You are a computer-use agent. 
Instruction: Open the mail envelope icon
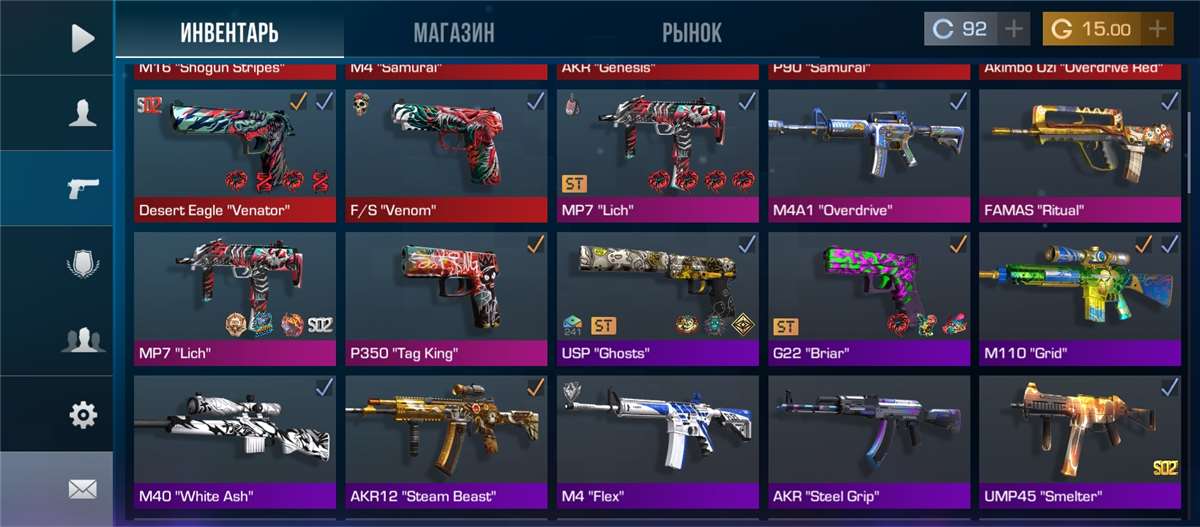[83, 489]
